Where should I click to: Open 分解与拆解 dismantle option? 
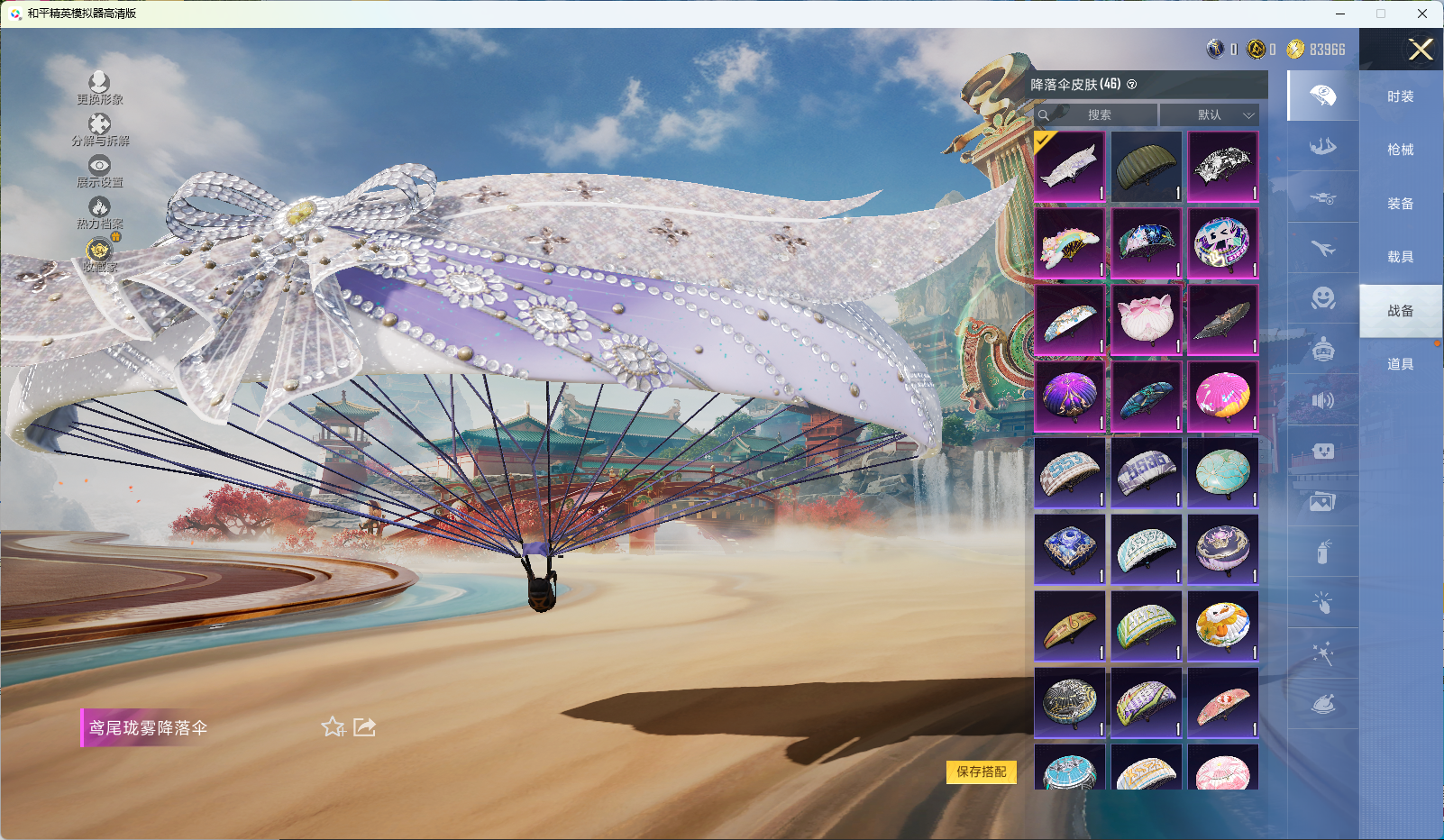click(x=99, y=130)
